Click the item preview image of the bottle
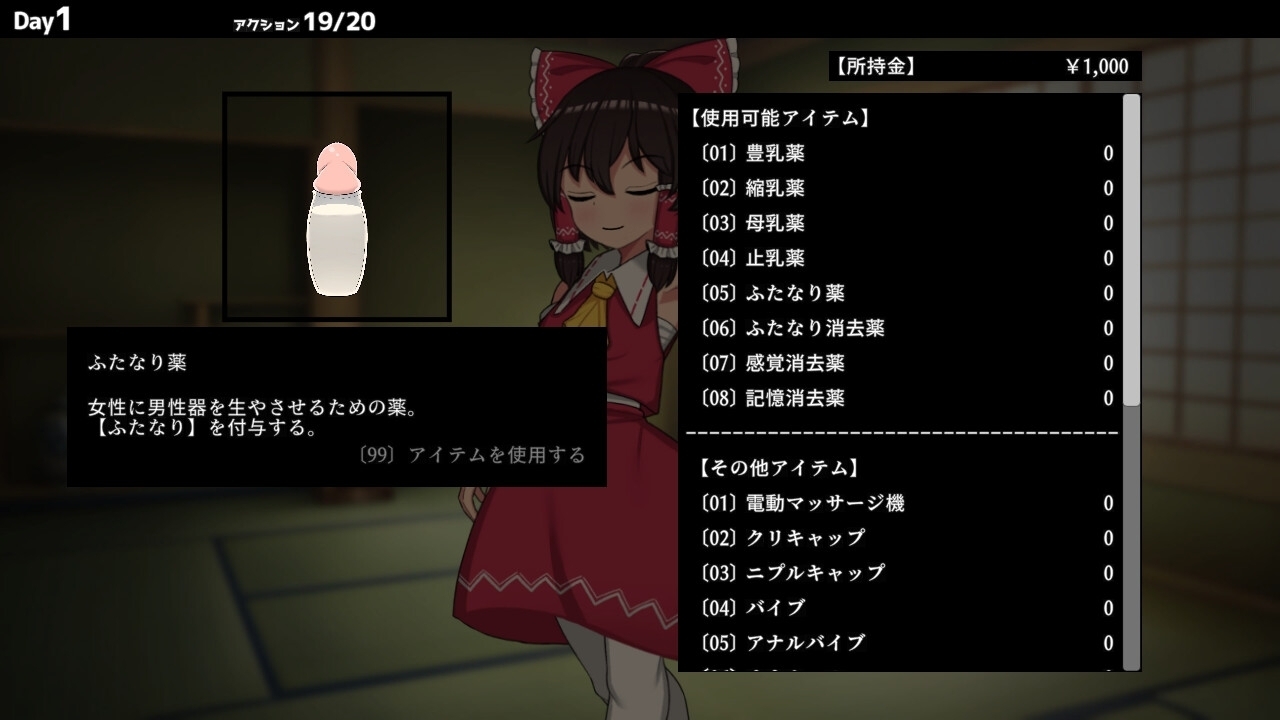The image size is (1280, 720). (x=340, y=205)
